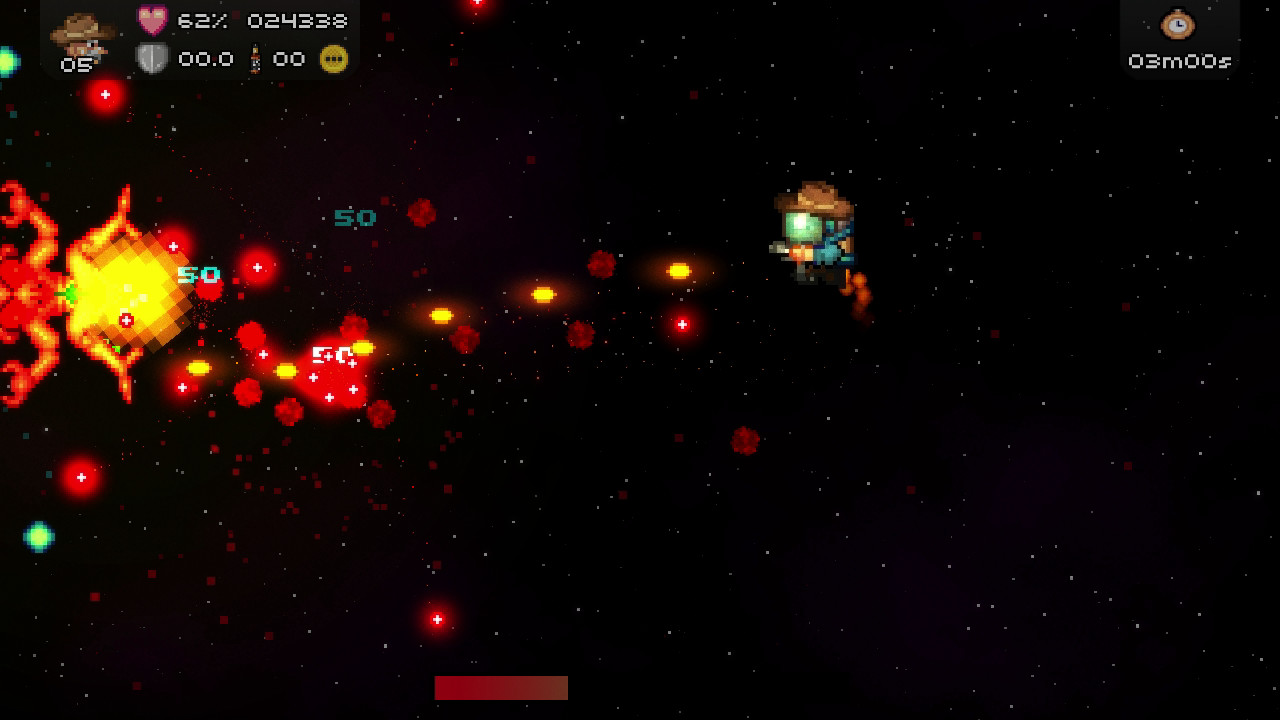Click the pocket watch timer icon
The height and width of the screenshot is (720, 1280).
[x=1178, y=23]
